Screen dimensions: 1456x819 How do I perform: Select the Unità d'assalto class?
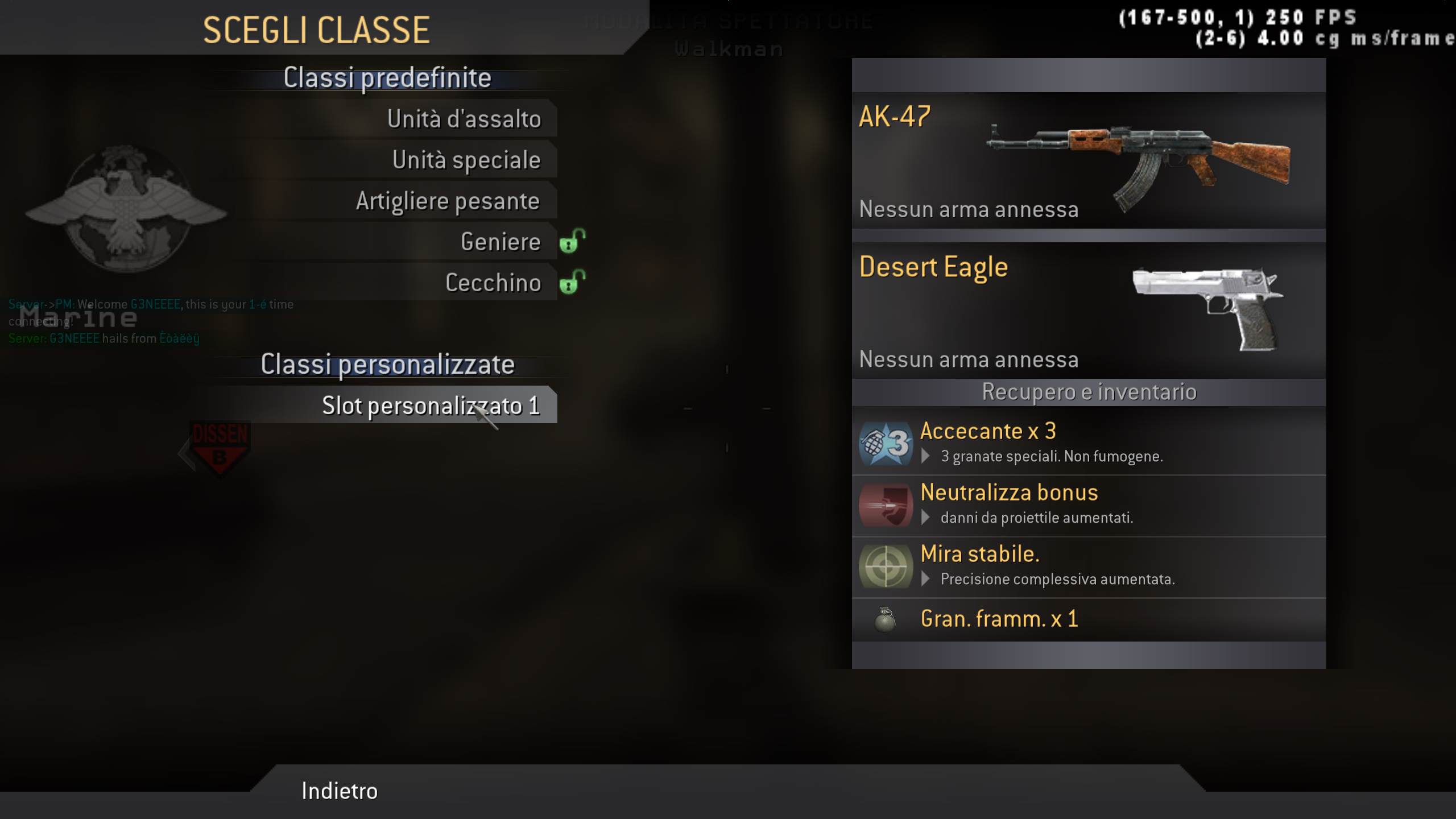(465, 118)
